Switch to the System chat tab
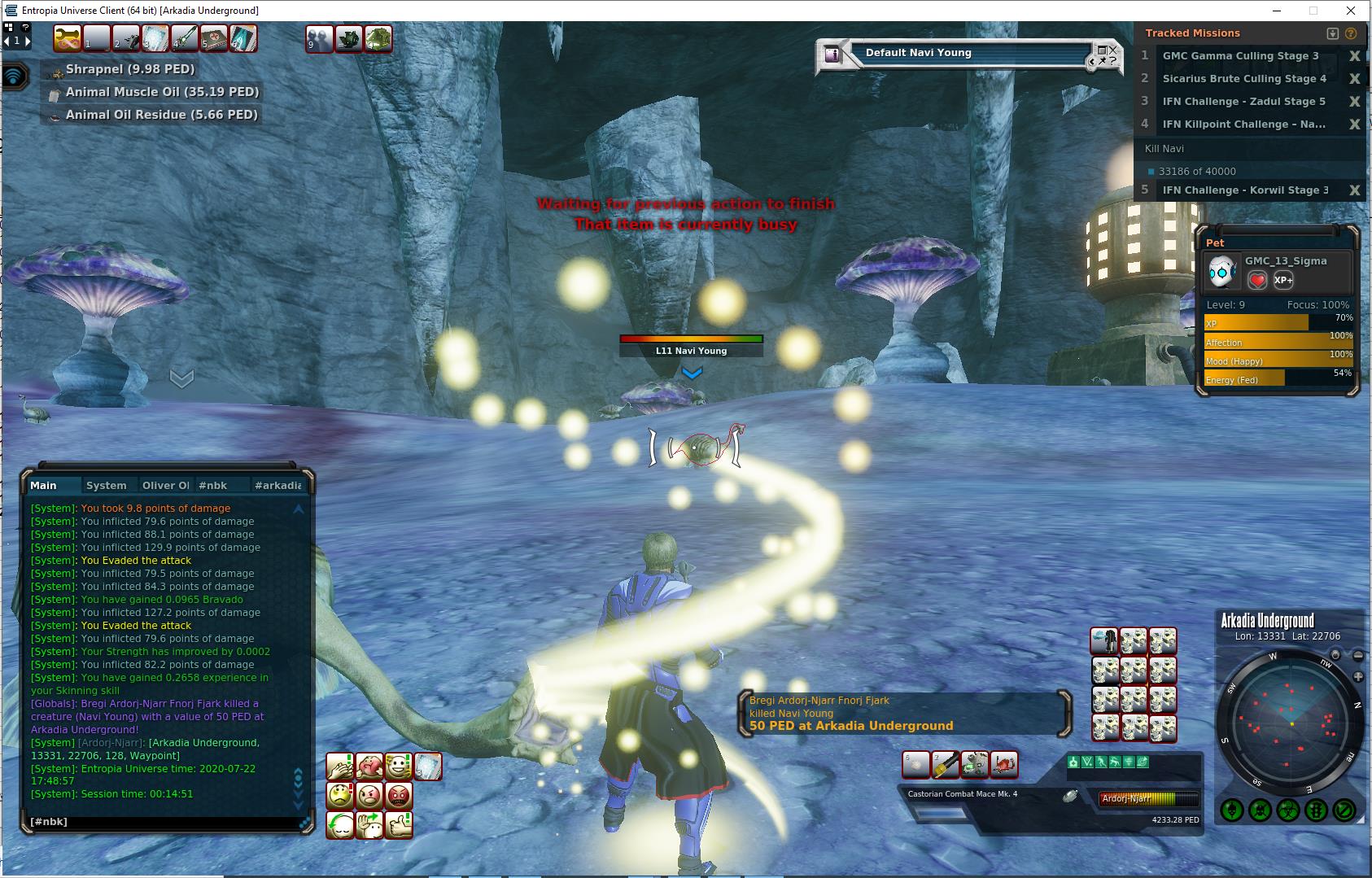The image size is (1372, 878). 107,486
